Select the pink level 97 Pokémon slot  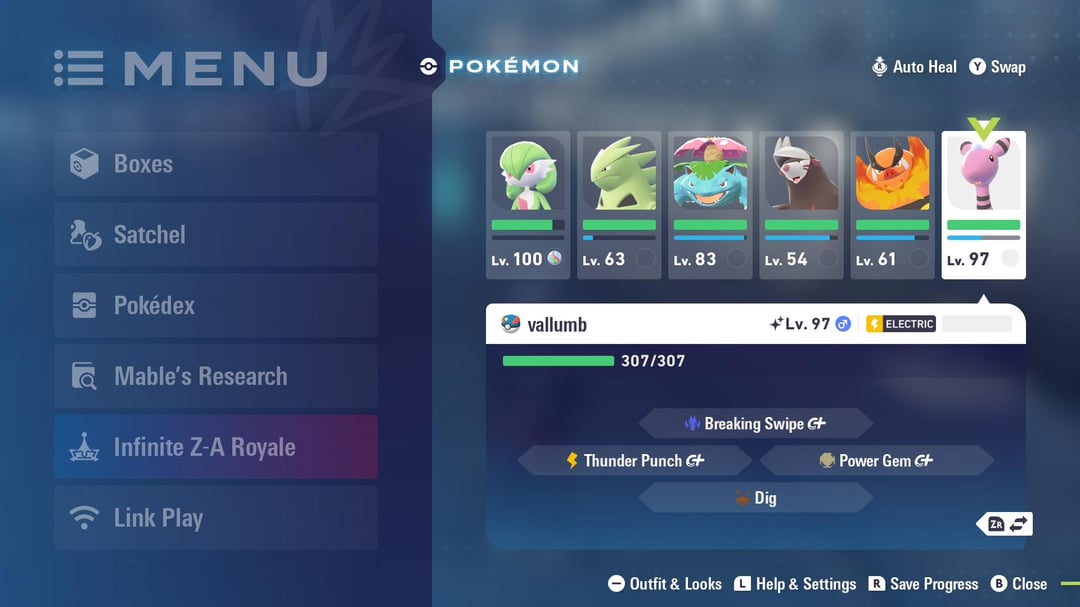click(x=983, y=204)
